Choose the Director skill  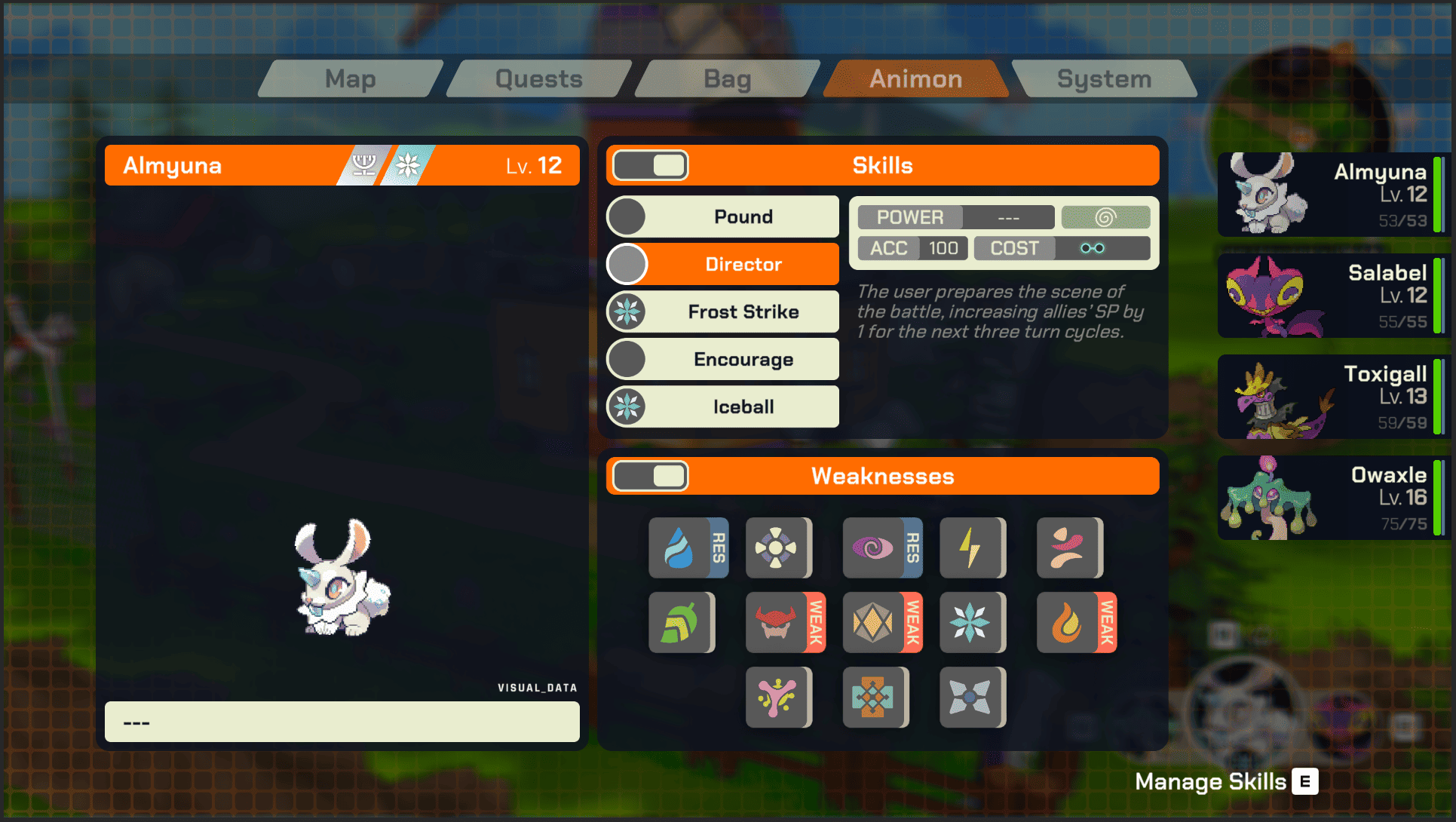743,265
